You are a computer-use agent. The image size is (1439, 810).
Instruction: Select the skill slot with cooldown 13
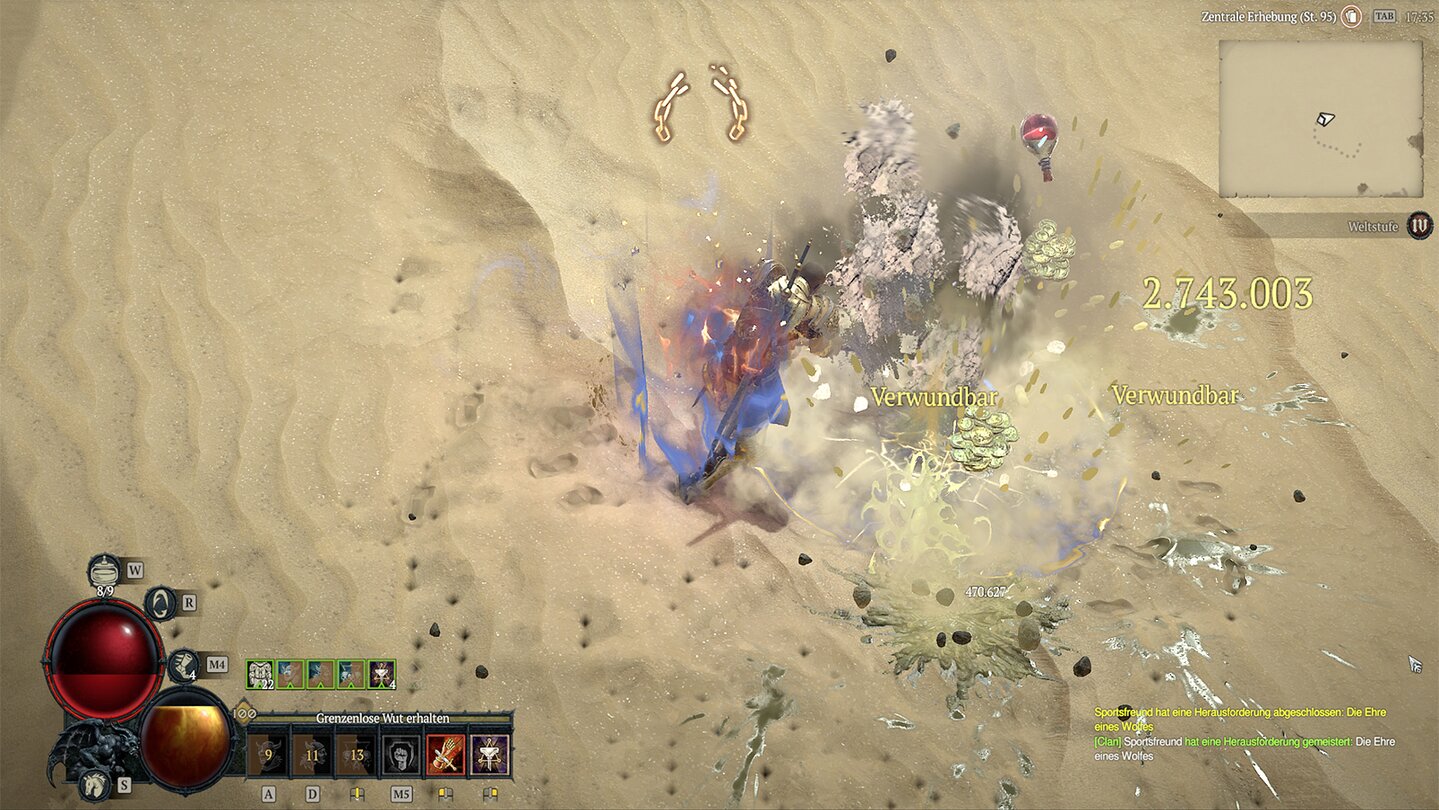[x=357, y=754]
